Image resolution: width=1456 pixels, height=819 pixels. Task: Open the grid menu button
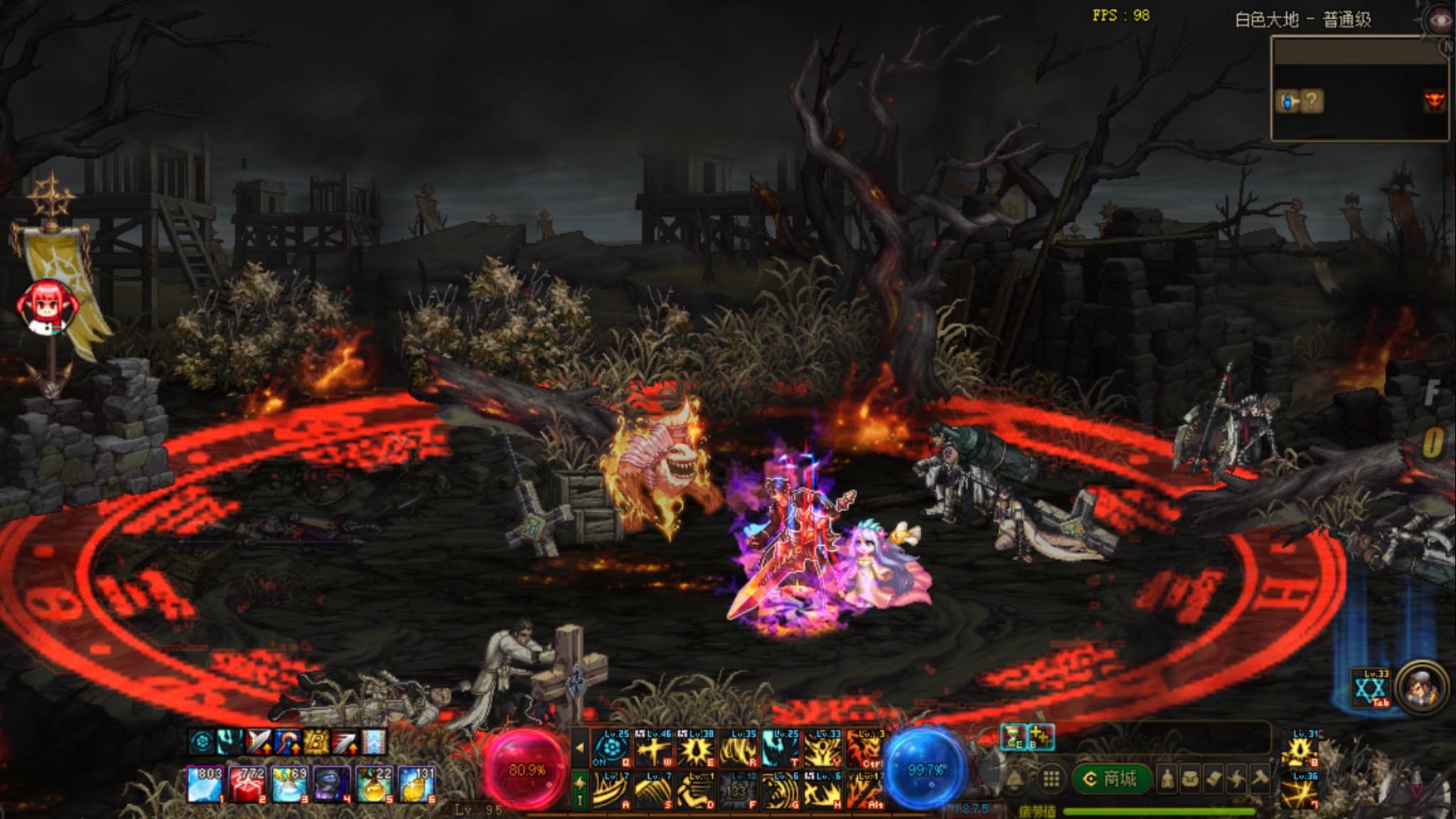pyautogui.click(x=1051, y=779)
